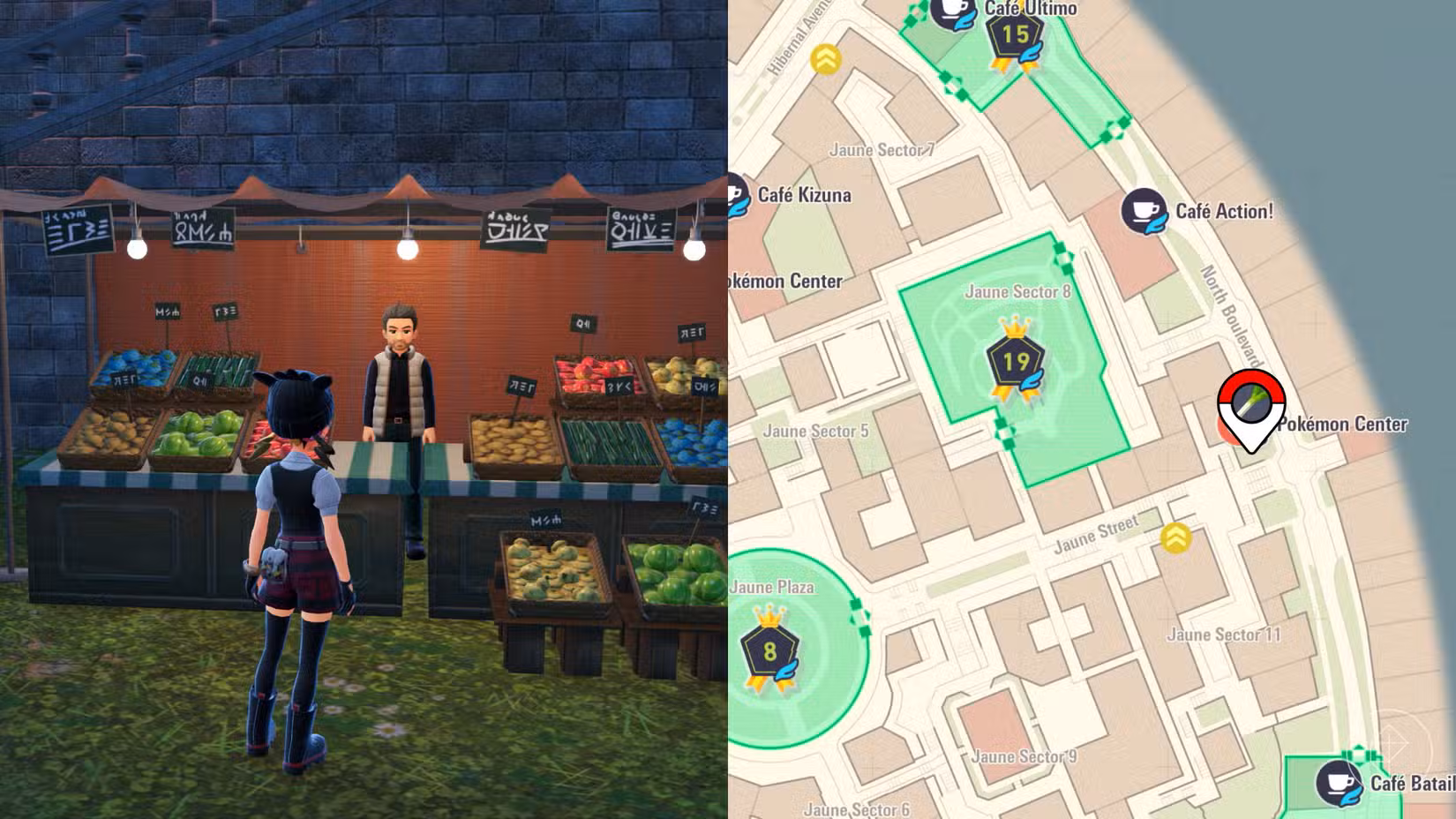Click the Café Action! text label
Image resolution: width=1456 pixels, height=819 pixels.
click(x=1227, y=211)
